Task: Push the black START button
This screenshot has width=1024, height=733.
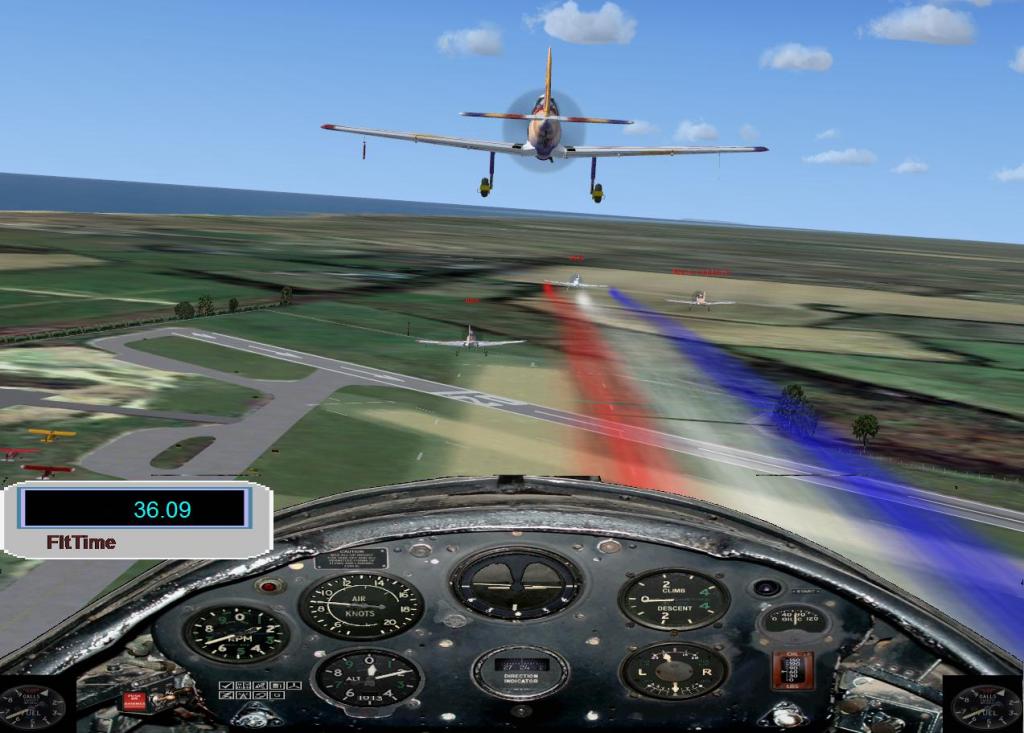Action: point(767,588)
